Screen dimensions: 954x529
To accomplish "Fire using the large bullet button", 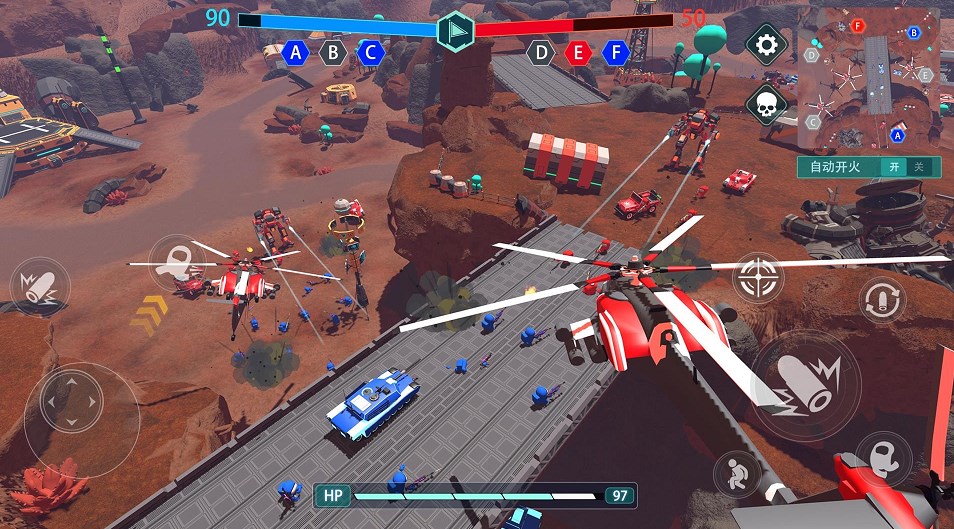I will pyautogui.click(x=805, y=381).
